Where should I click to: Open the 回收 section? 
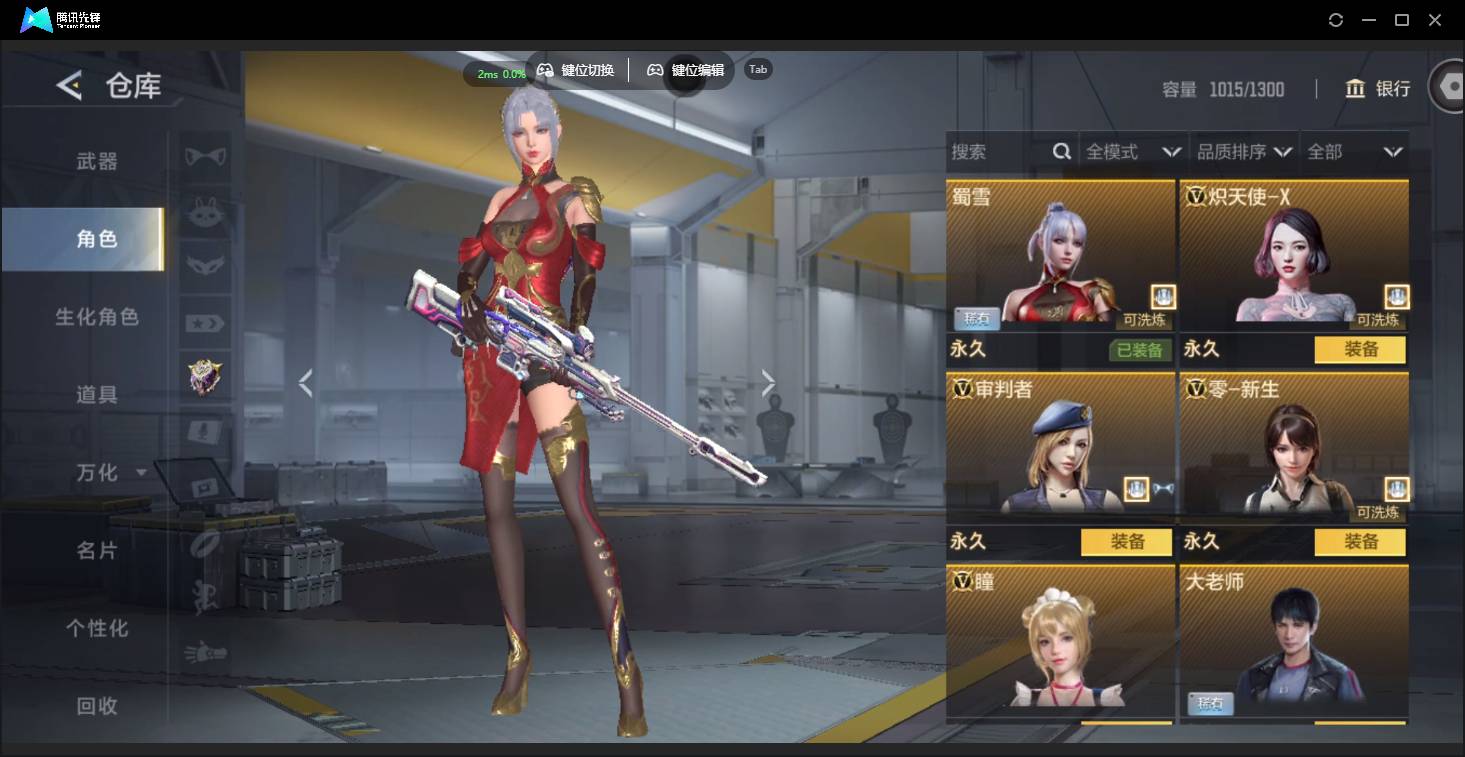[97, 706]
